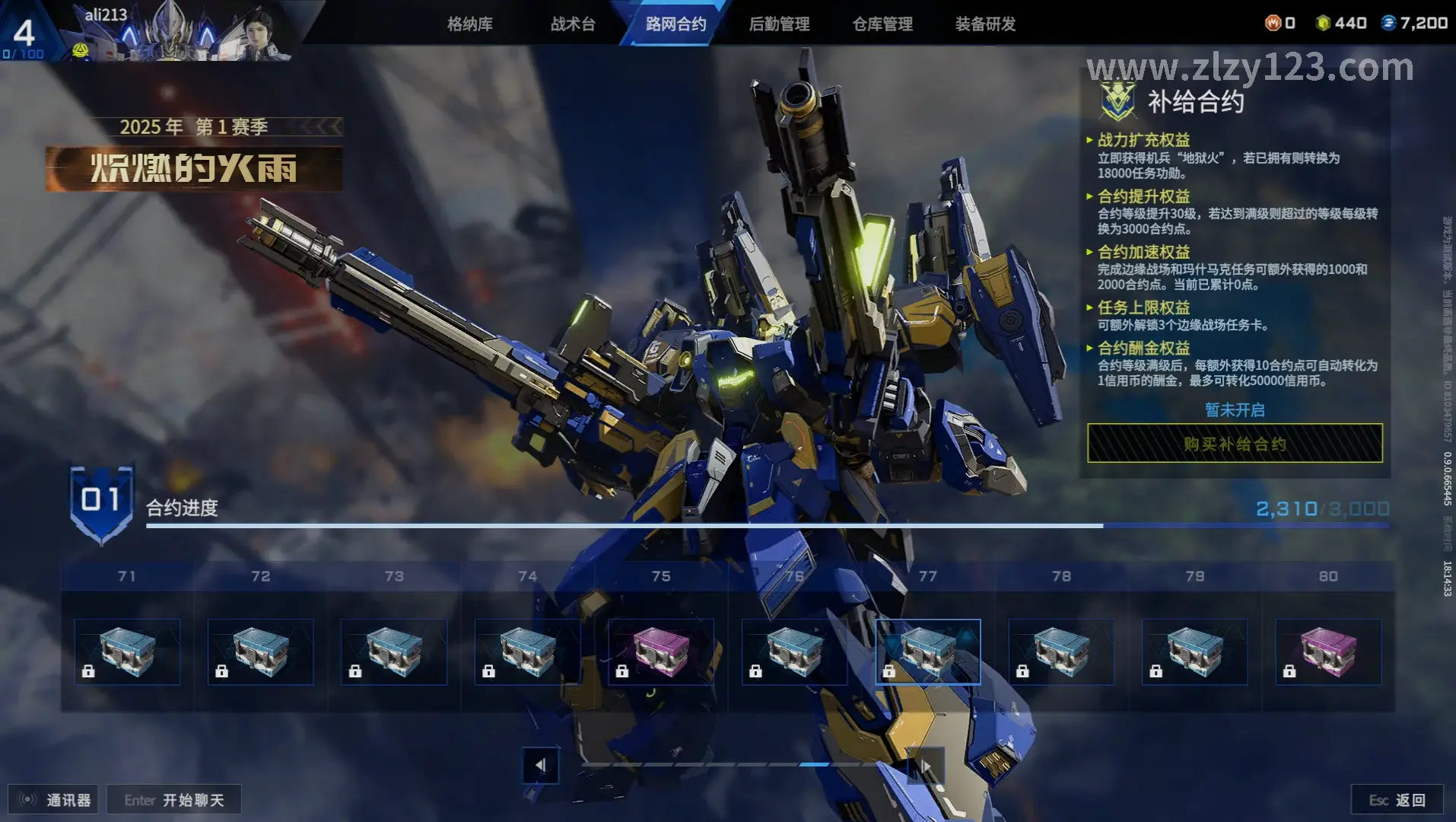Select the 路网合约 tab
1456x822 pixels.
[x=676, y=24]
